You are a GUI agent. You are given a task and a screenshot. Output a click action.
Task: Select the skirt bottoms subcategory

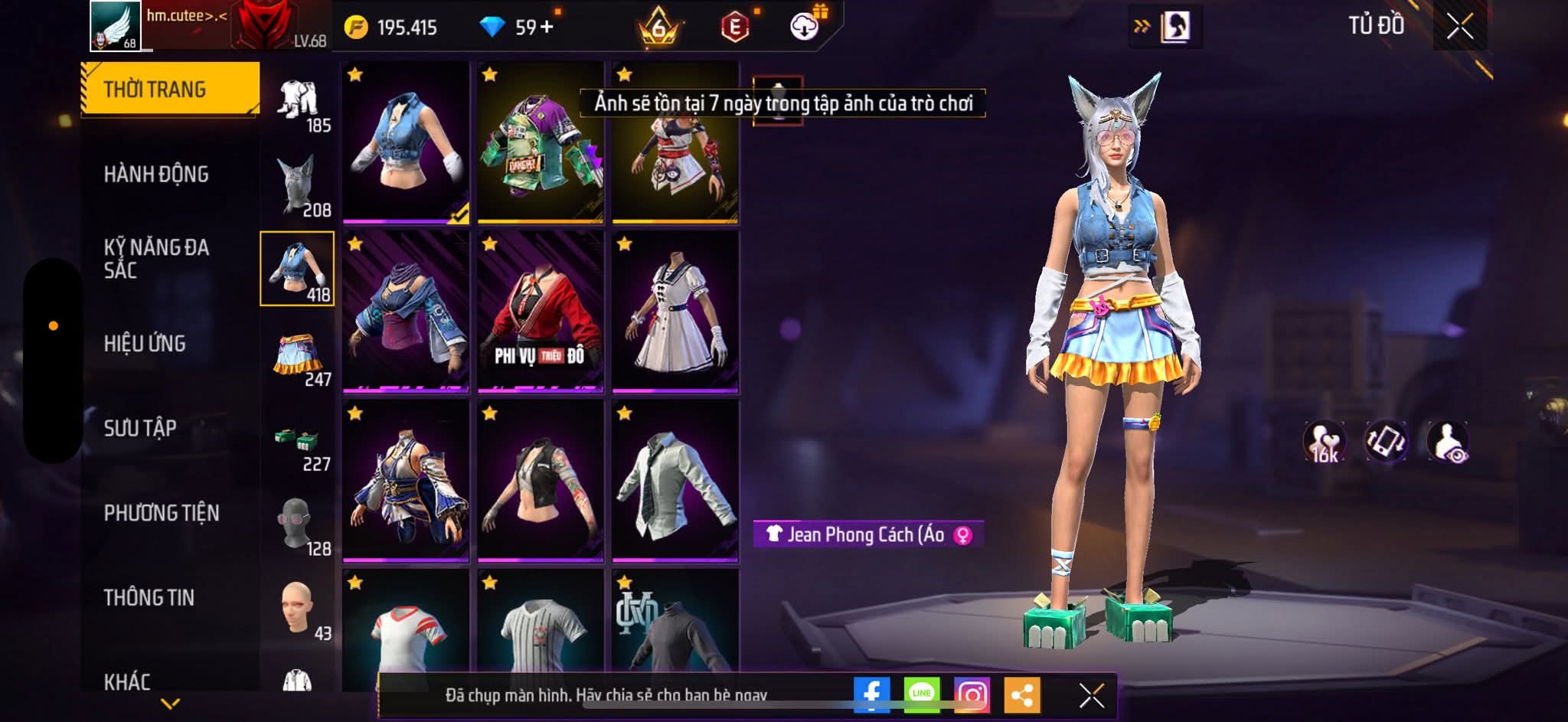pyautogui.click(x=298, y=355)
